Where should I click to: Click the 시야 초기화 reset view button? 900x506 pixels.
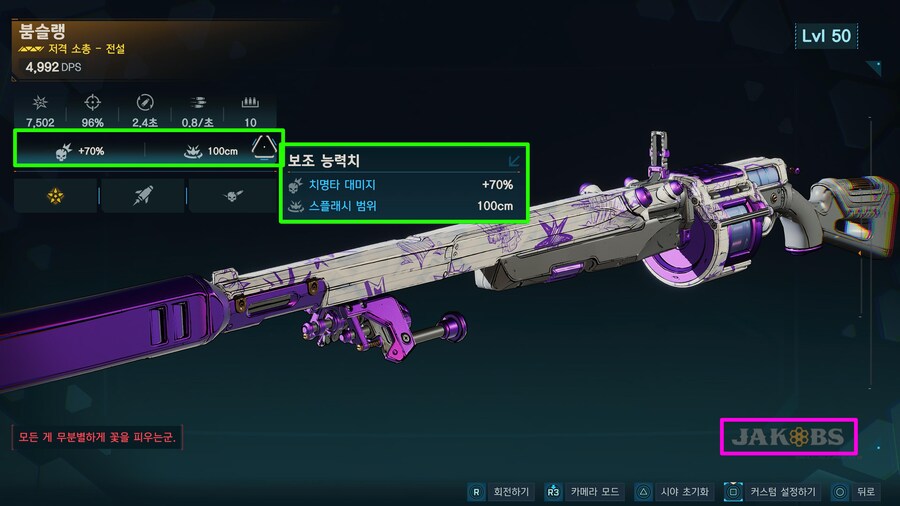(674, 492)
